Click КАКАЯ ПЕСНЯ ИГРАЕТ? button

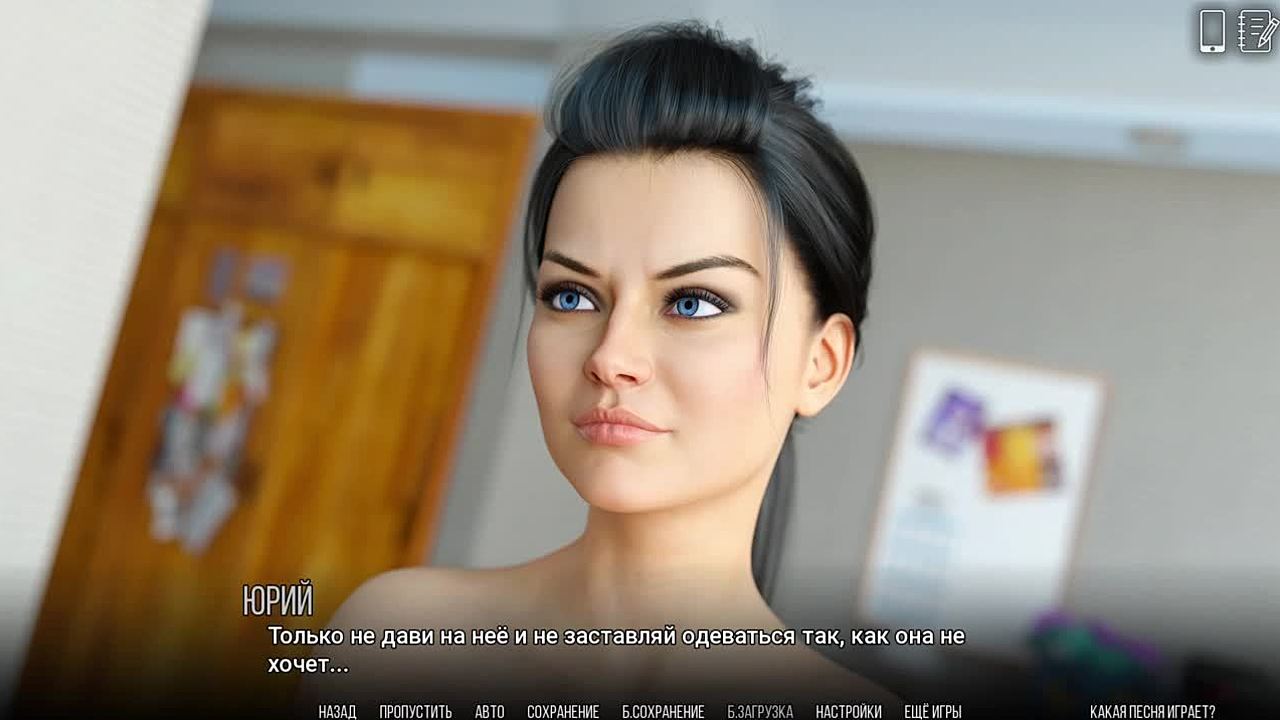(x=1152, y=712)
